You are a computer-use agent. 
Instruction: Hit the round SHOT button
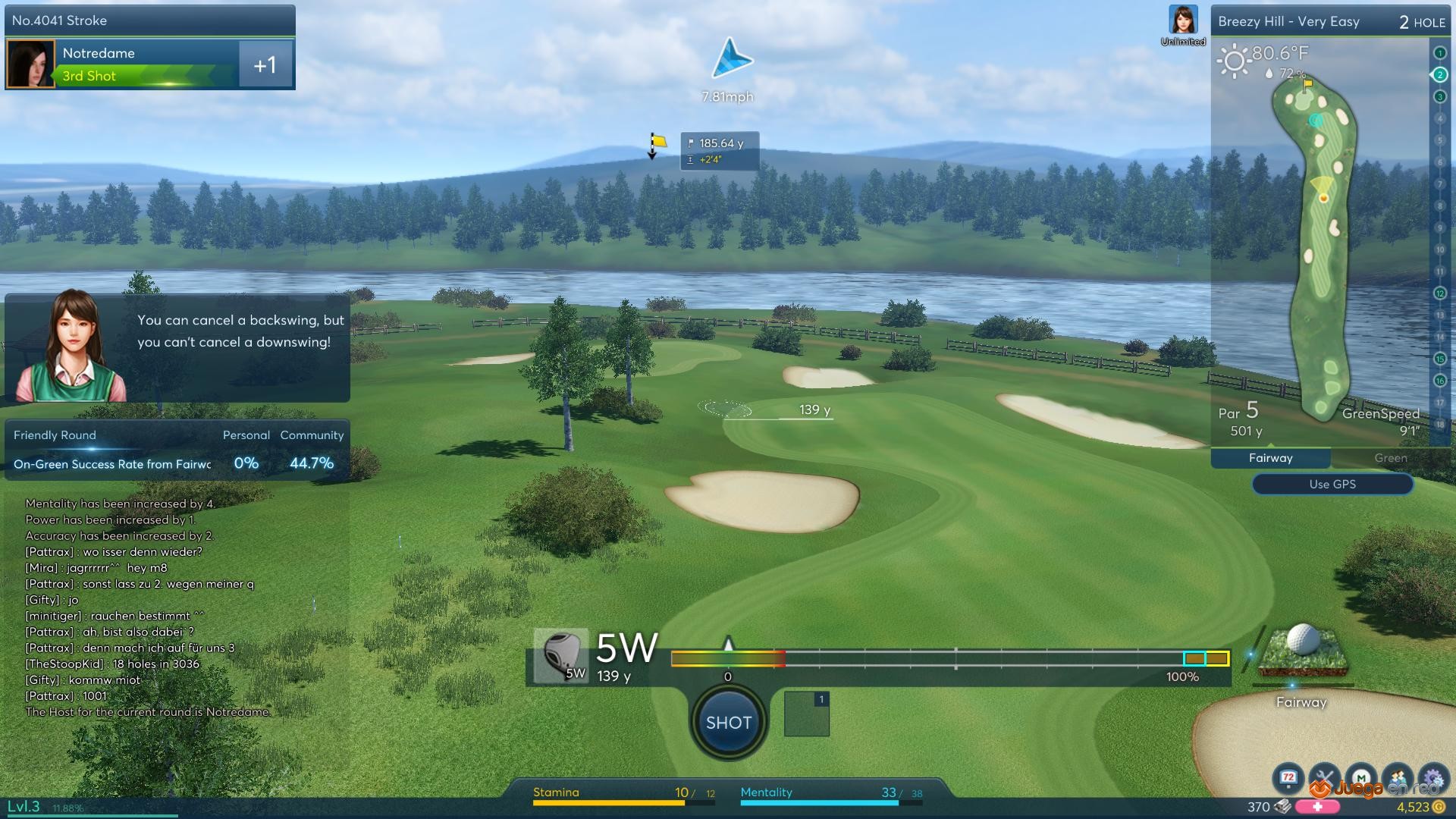[728, 723]
